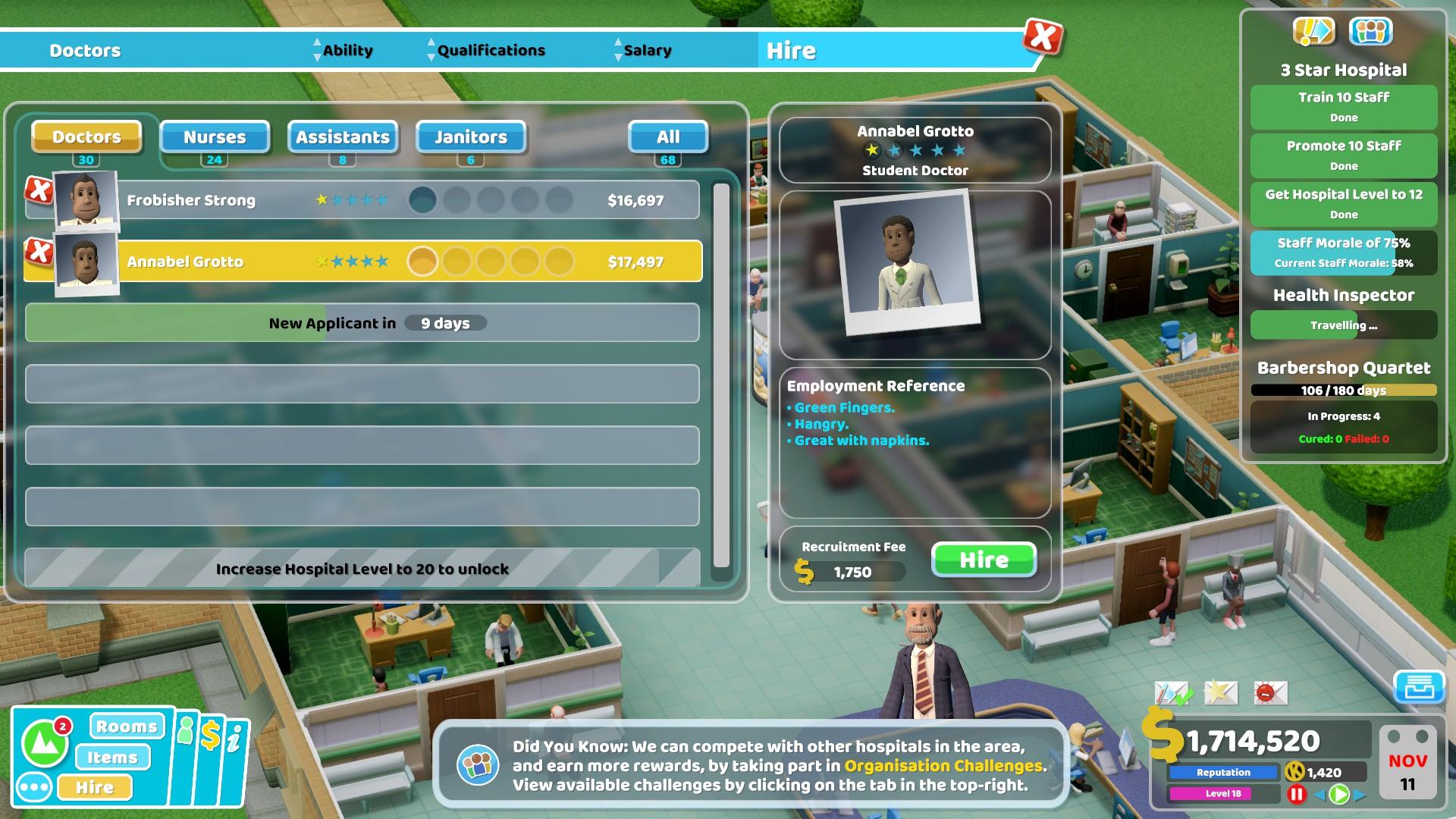Image resolution: width=1456 pixels, height=819 pixels.
Task: Open the Items menu
Action: pyautogui.click(x=112, y=757)
